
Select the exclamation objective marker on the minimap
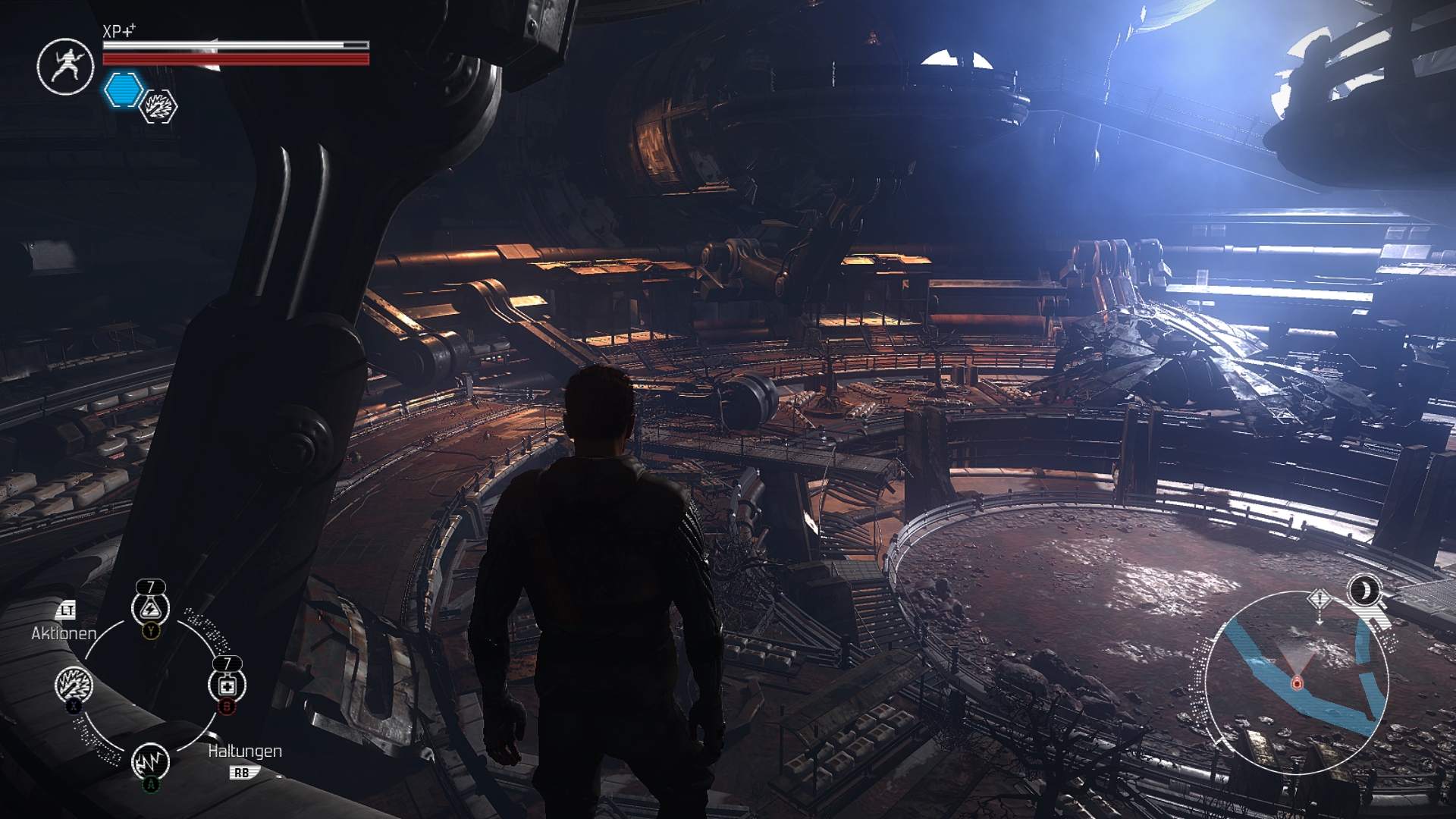click(1319, 600)
